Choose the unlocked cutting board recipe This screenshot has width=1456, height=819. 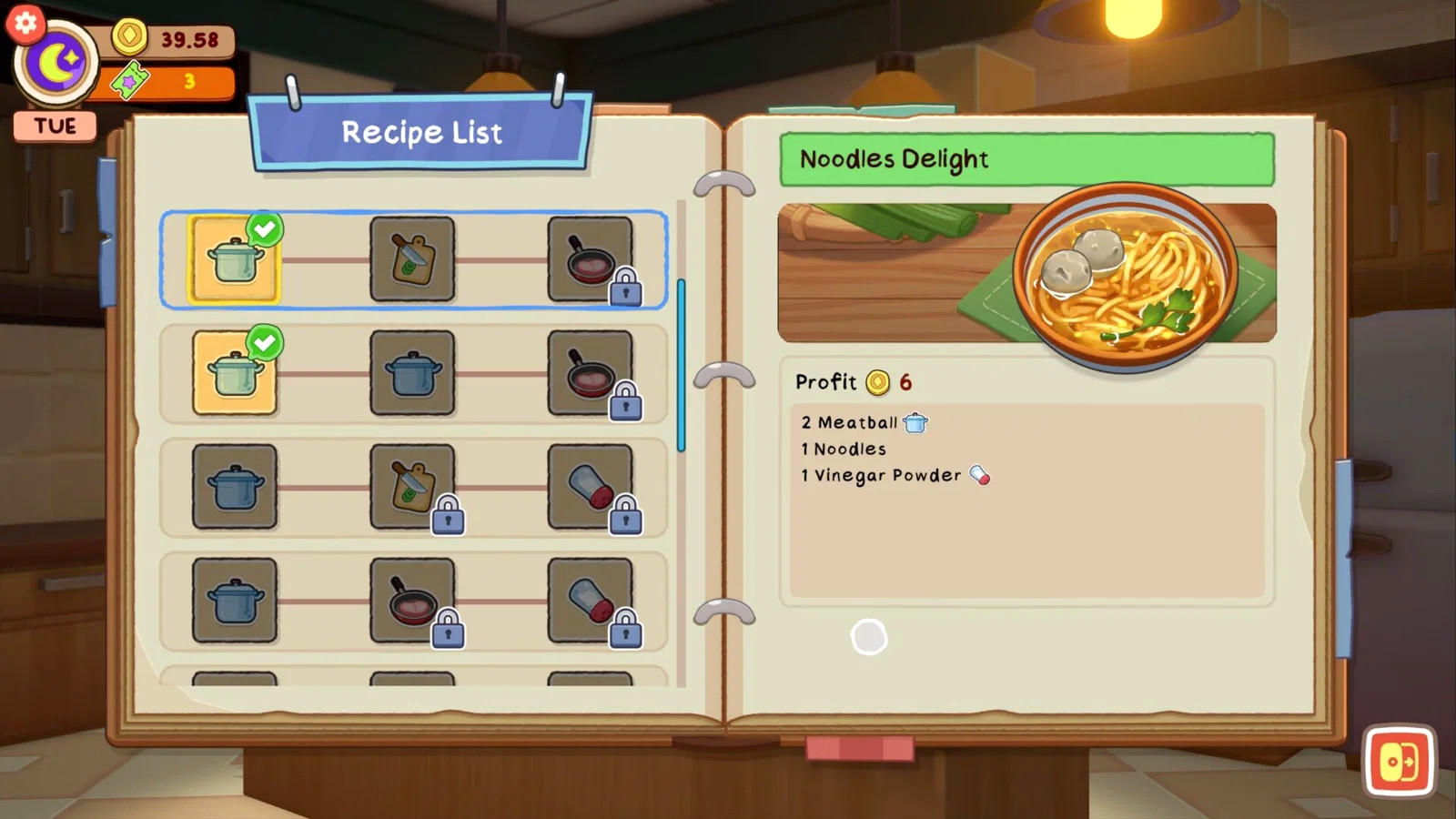tap(412, 259)
